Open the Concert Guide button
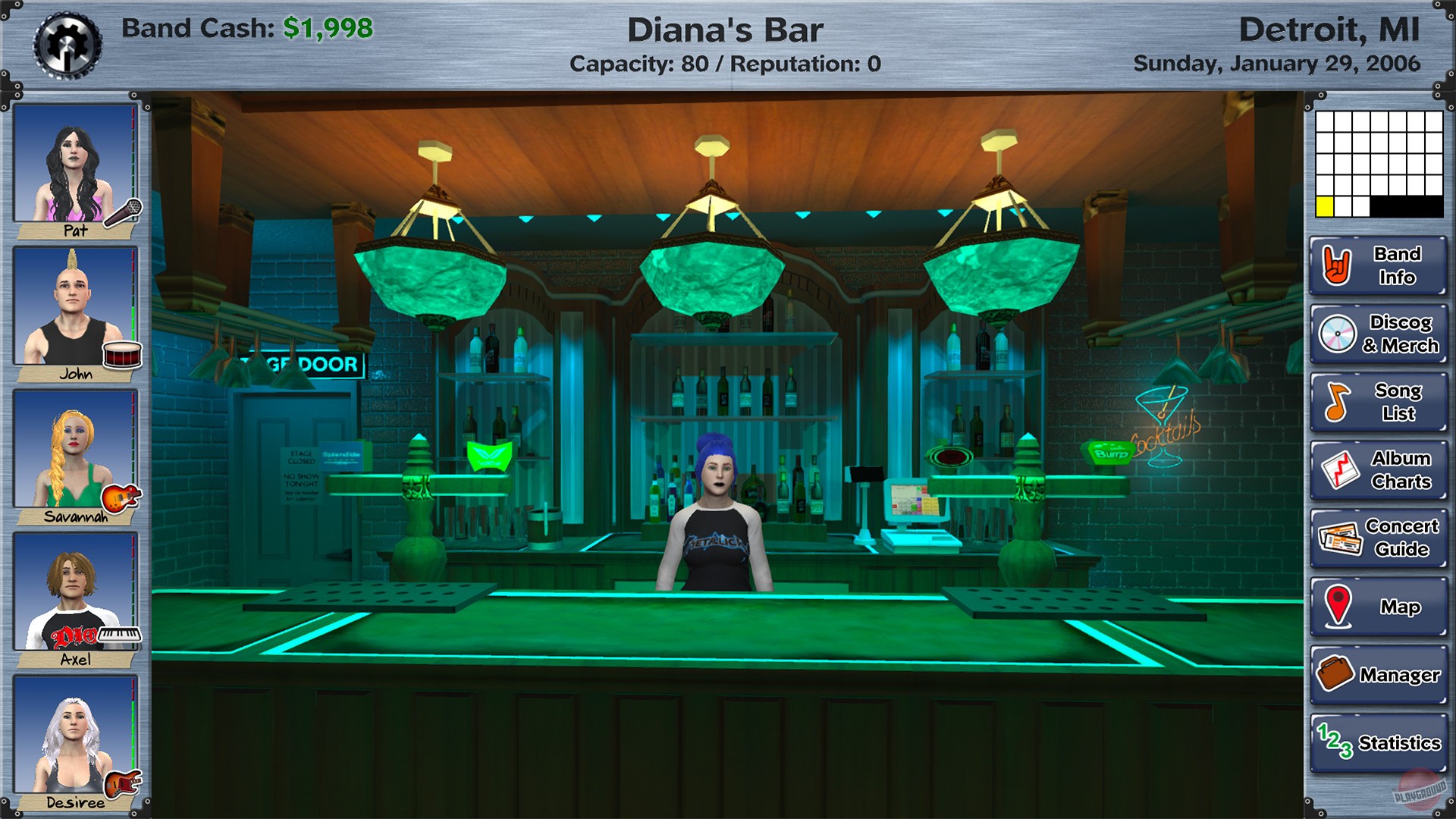 pos(1376,537)
